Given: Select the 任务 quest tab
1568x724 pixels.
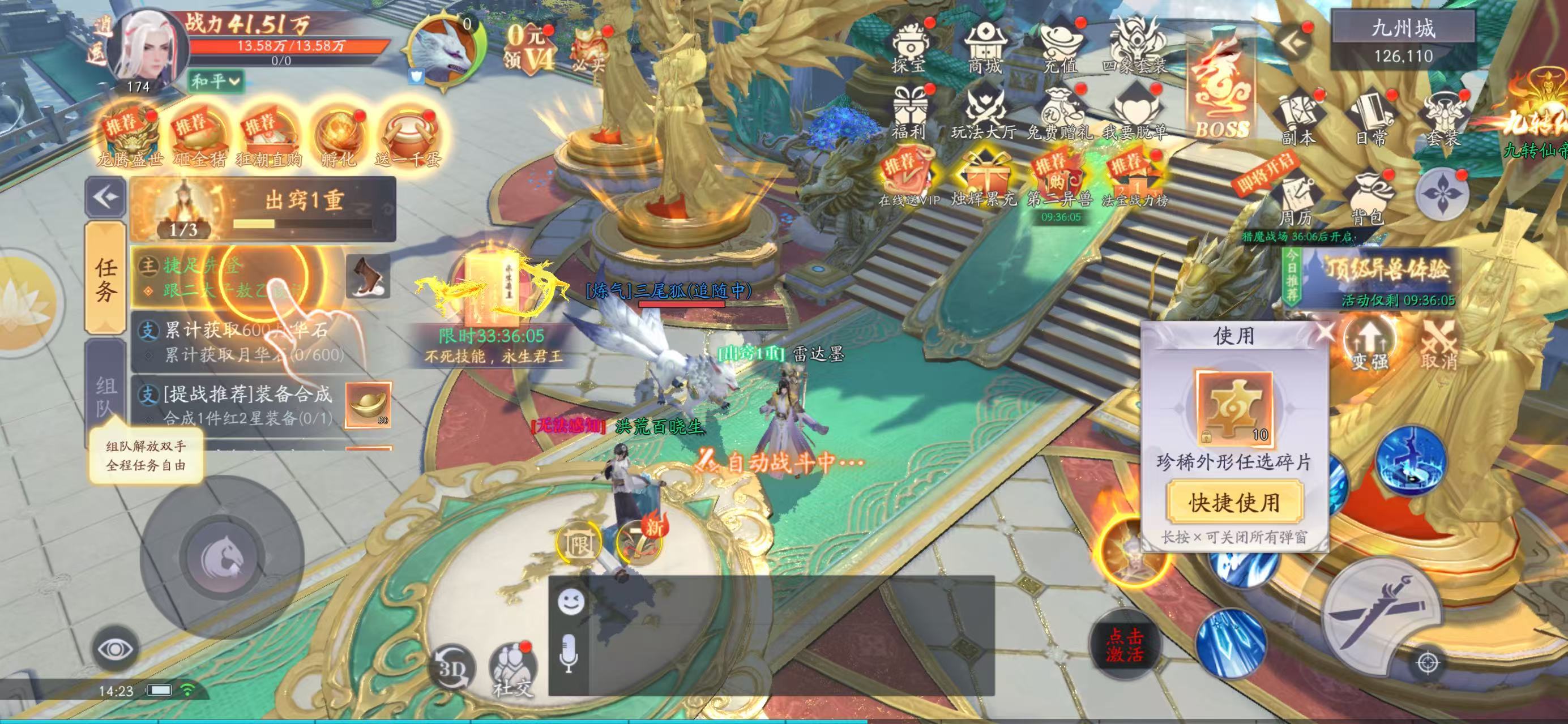Looking at the screenshot, I should tap(105, 279).
